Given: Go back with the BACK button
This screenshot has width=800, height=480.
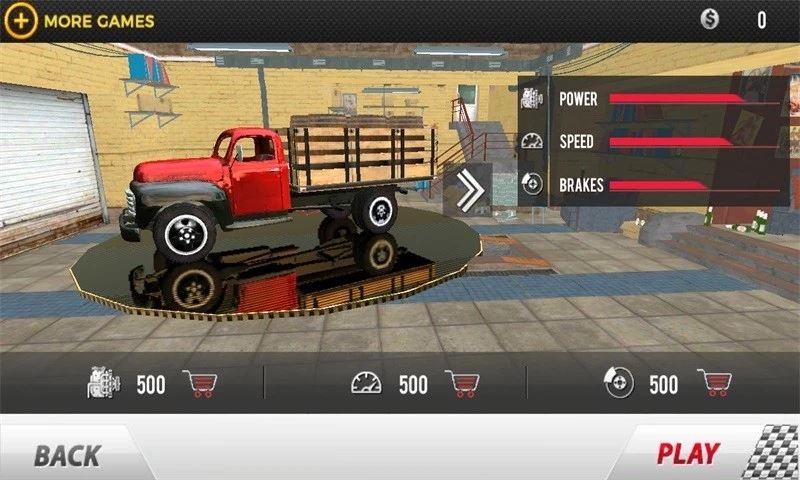Looking at the screenshot, I should (x=68, y=456).
